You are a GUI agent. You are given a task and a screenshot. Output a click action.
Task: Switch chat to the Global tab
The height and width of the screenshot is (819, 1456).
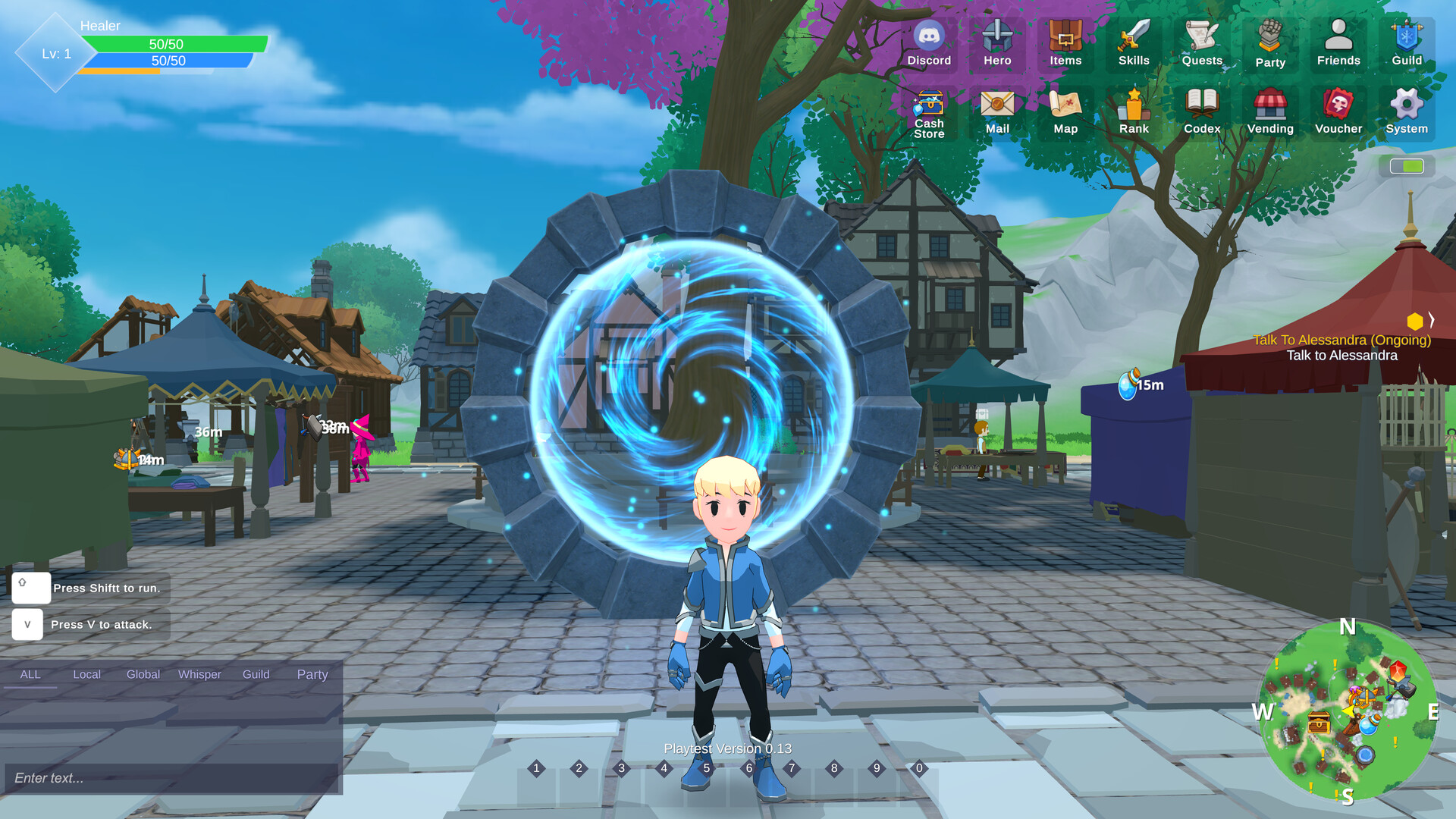(x=143, y=674)
